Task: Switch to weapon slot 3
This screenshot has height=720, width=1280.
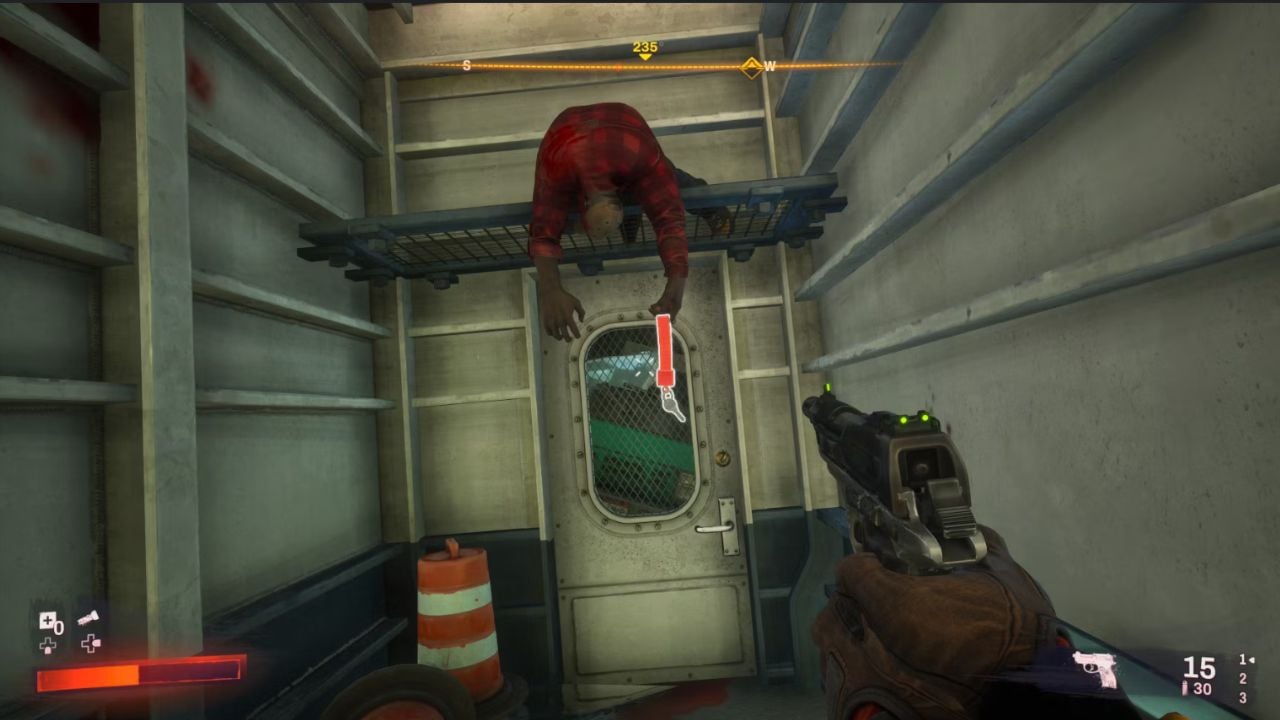Action: click(x=1243, y=698)
